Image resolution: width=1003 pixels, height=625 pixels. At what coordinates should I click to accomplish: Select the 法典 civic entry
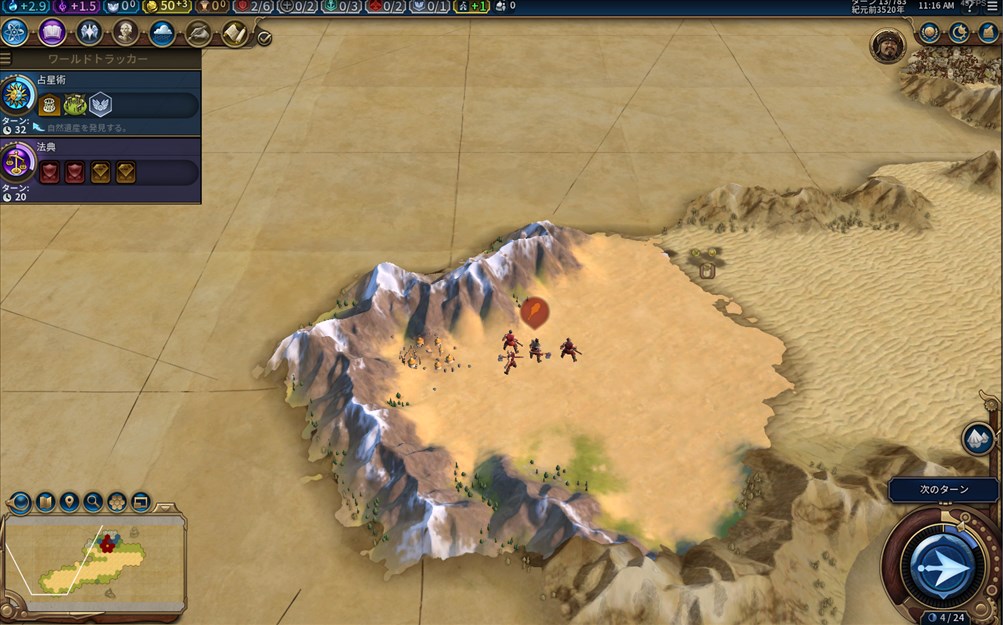110,165
